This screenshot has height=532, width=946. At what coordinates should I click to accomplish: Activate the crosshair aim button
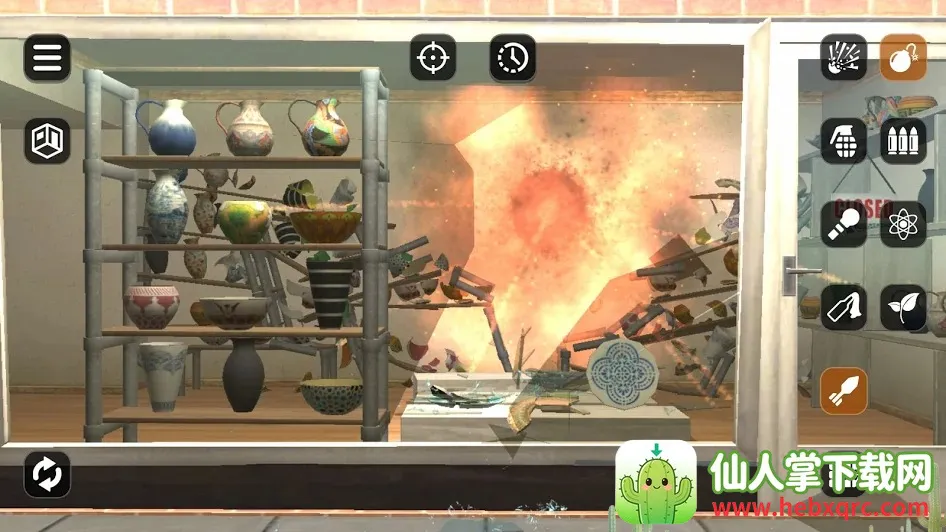433,58
